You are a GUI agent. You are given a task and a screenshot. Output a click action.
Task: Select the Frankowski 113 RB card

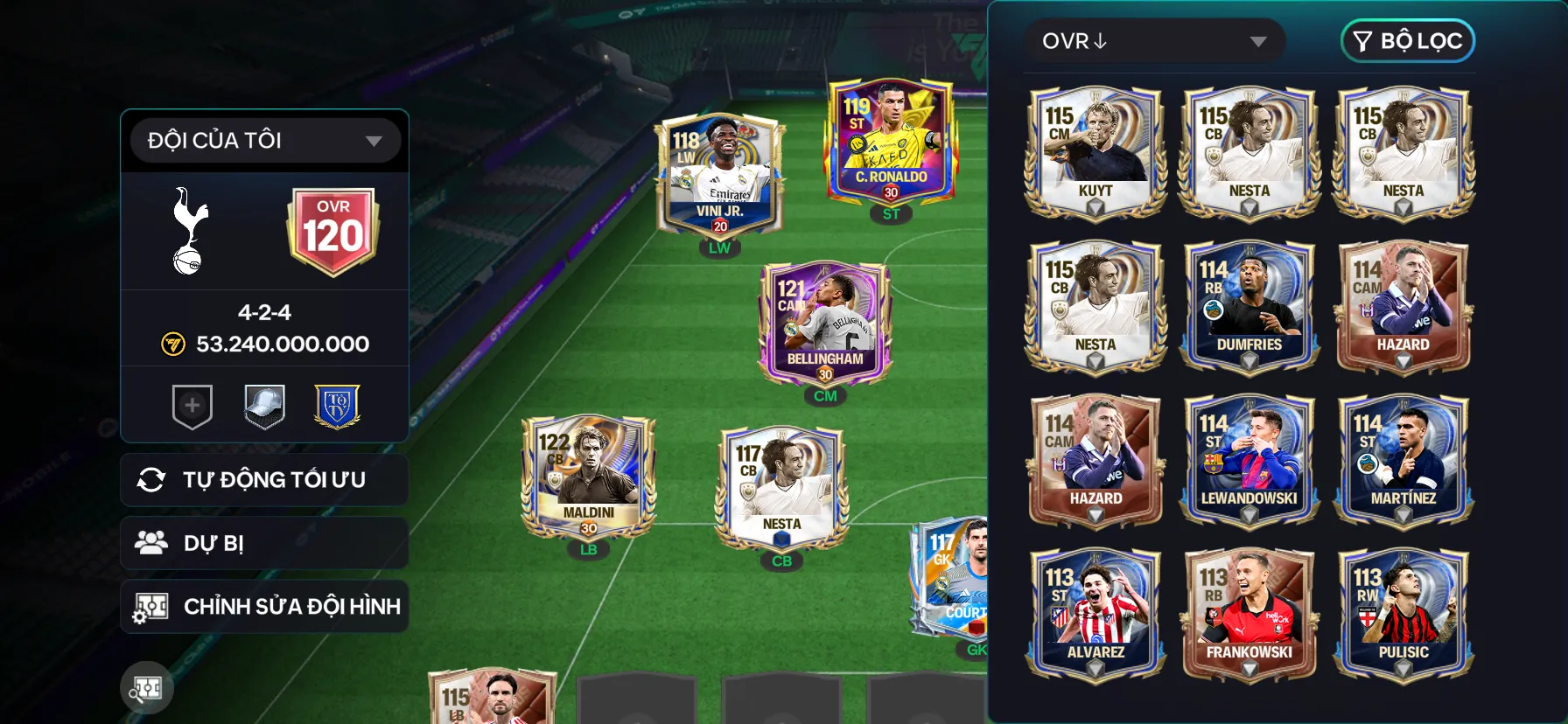(1249, 614)
